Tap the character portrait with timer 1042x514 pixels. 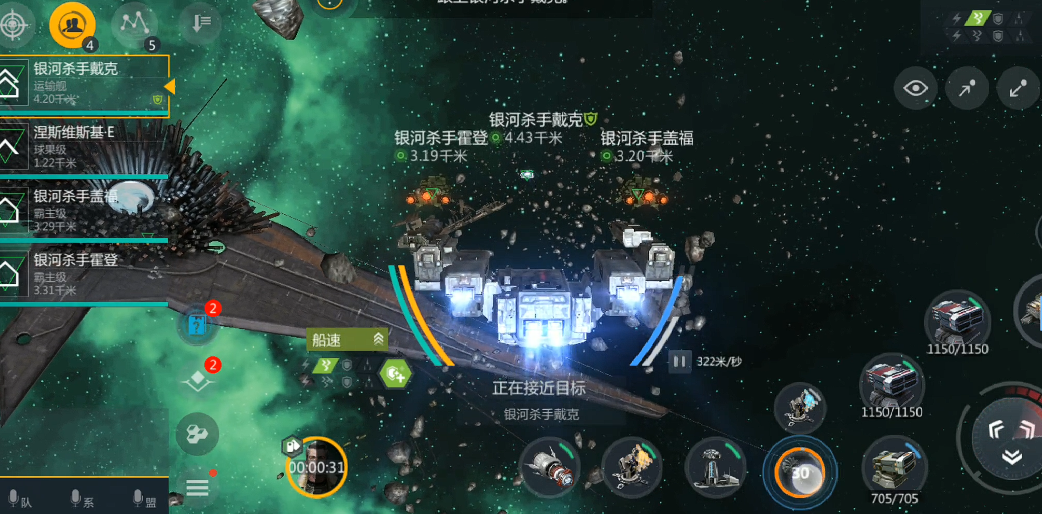(316, 466)
